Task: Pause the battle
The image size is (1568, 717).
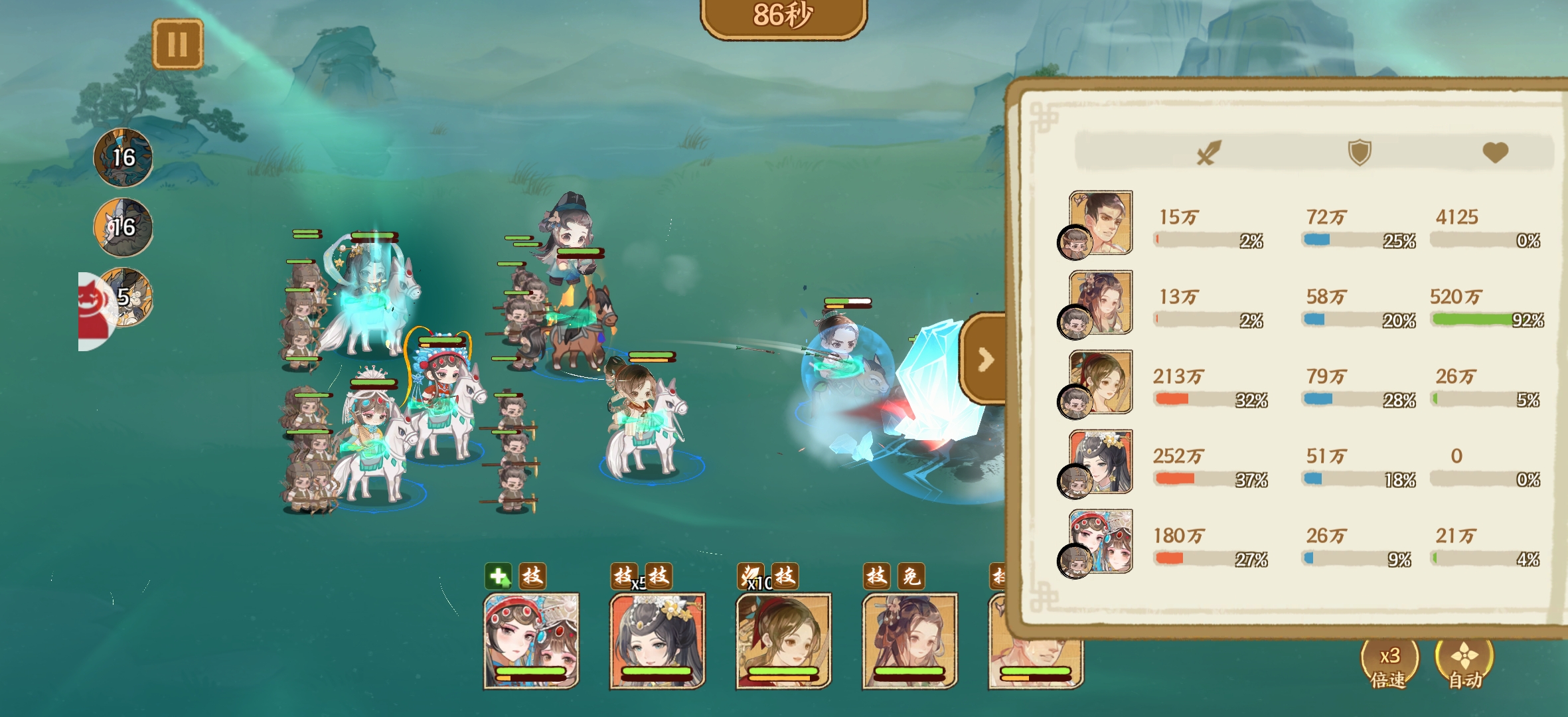Action: pos(177,44)
